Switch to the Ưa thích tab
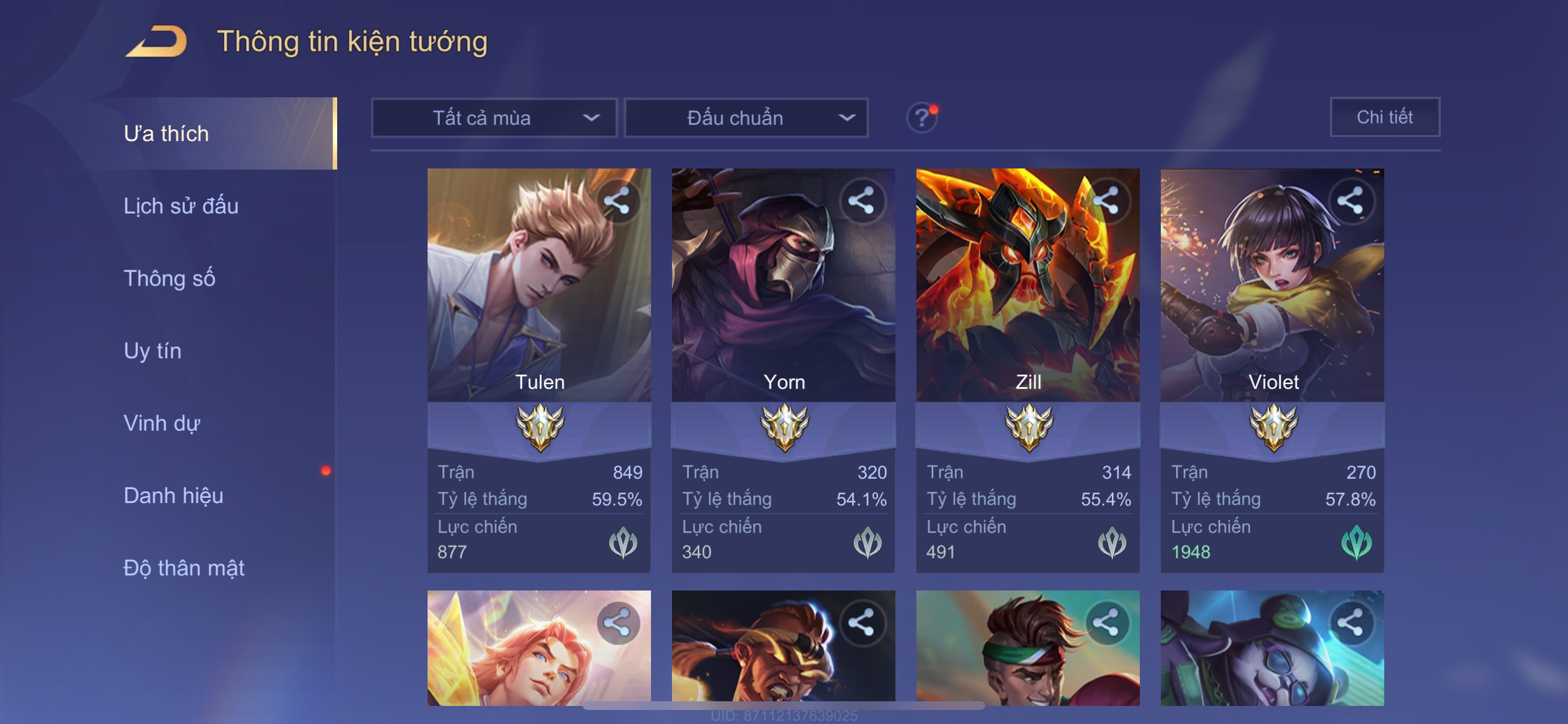This screenshot has width=1568, height=724. click(166, 134)
